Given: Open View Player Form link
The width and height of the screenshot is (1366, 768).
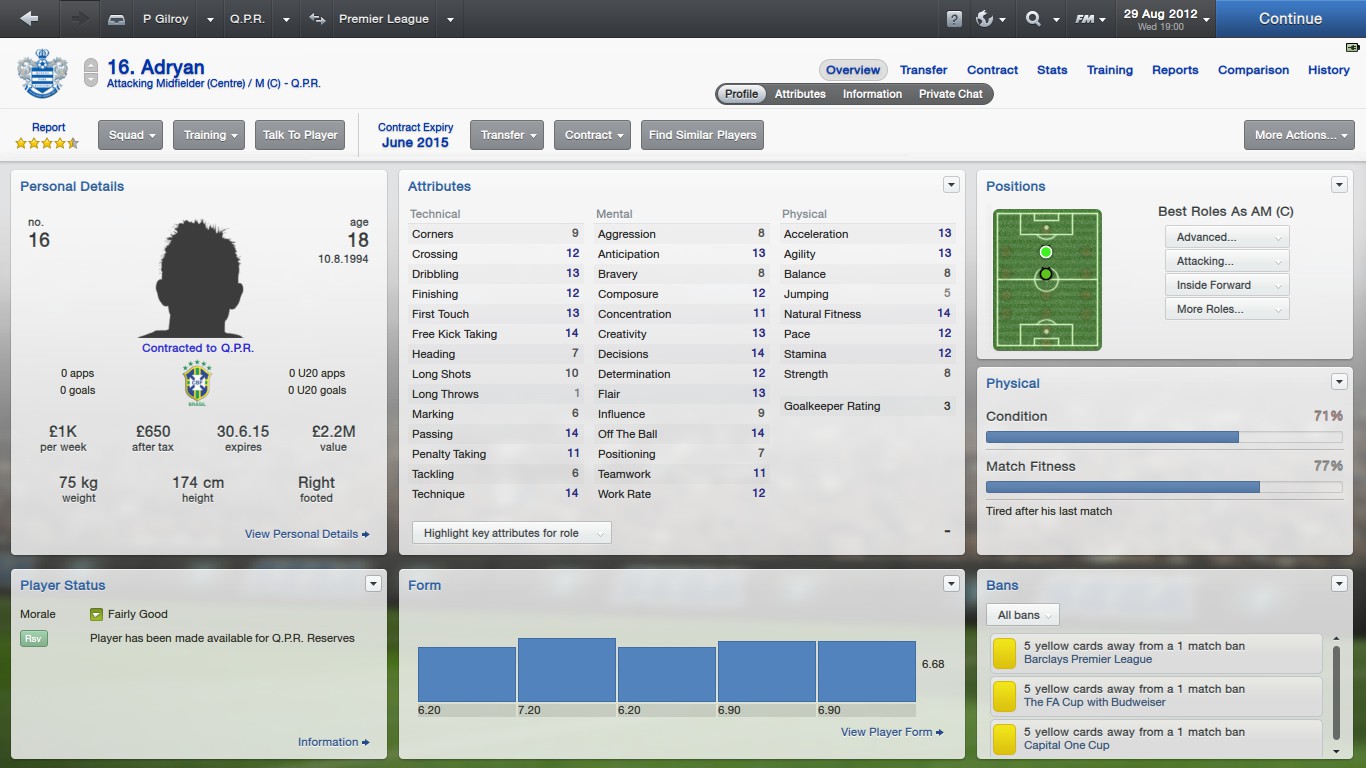Looking at the screenshot, I should pyautogui.click(x=892, y=732).
